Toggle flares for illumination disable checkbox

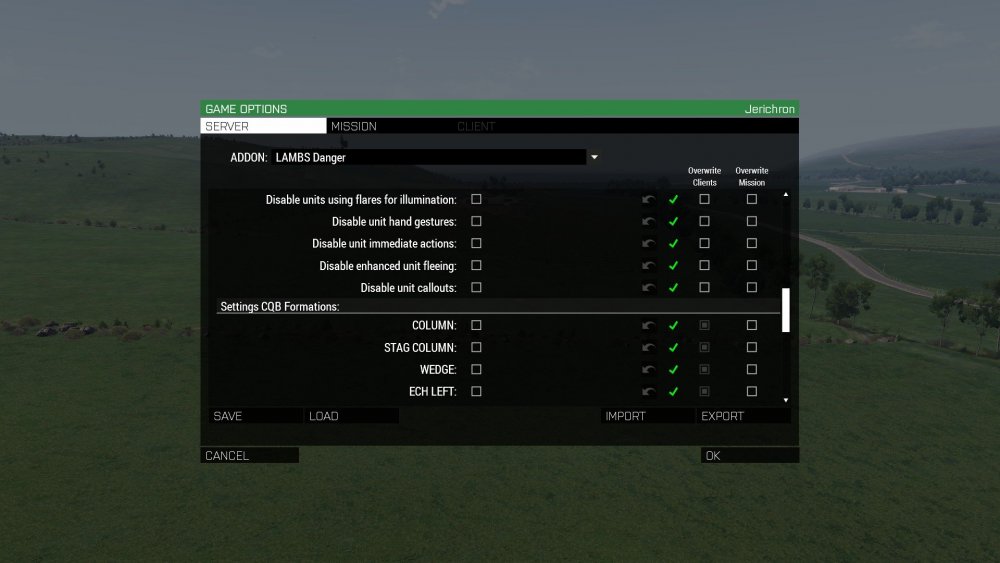[476, 199]
